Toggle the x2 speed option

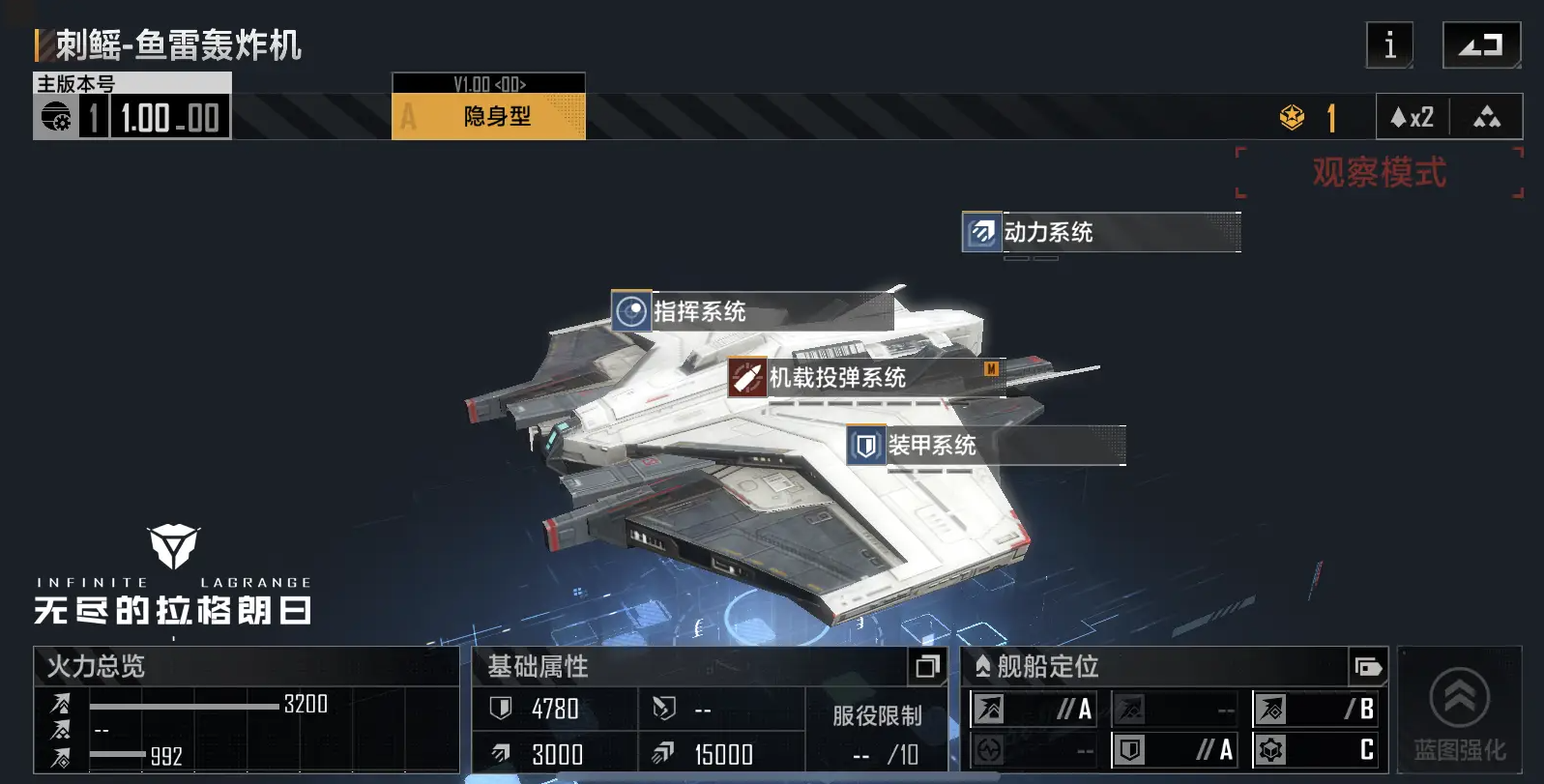tap(1413, 117)
